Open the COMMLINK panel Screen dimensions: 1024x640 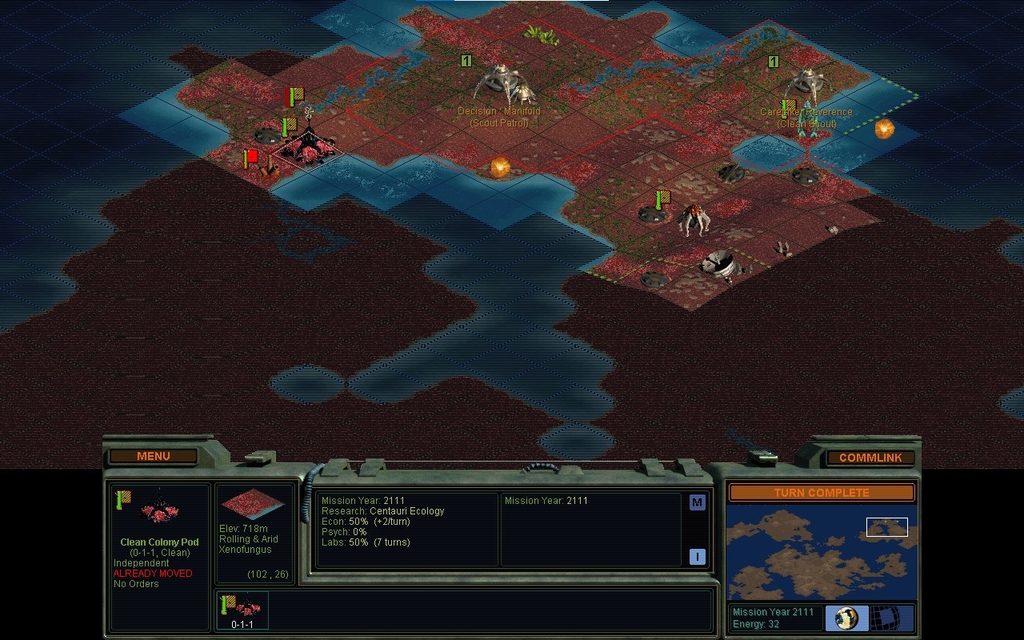869,457
